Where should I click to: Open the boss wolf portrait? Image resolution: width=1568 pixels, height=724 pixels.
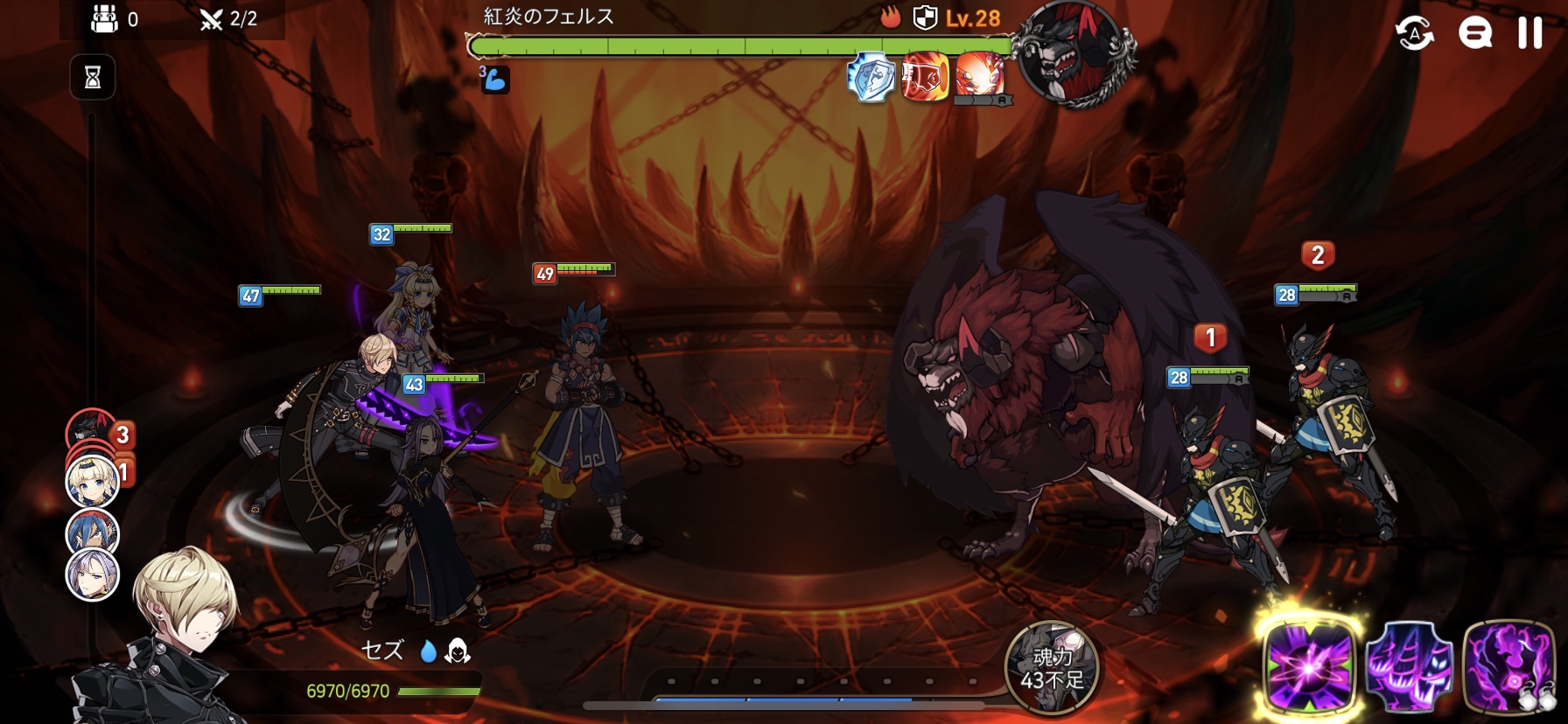click(x=1074, y=54)
